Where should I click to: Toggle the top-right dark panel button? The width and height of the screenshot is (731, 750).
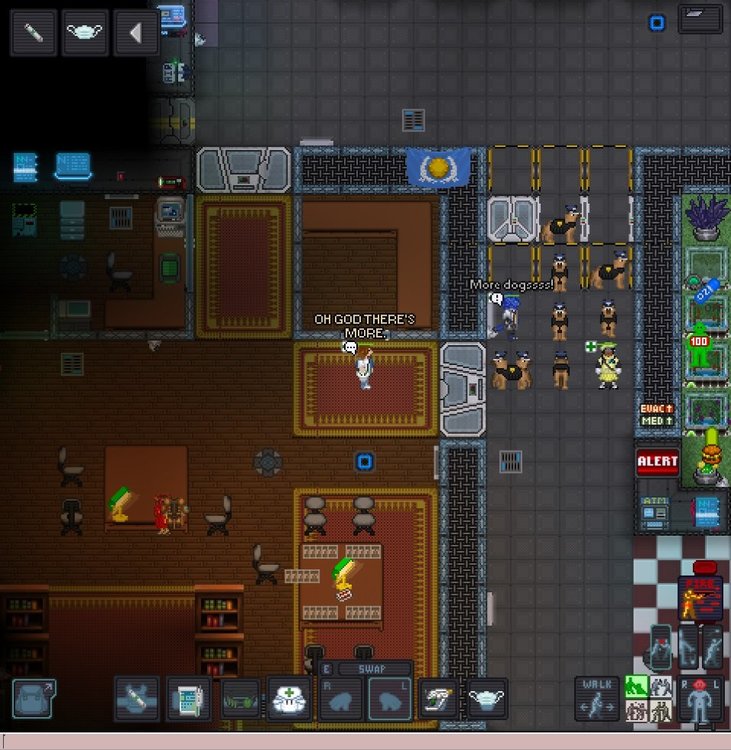pyautogui.click(x=700, y=19)
